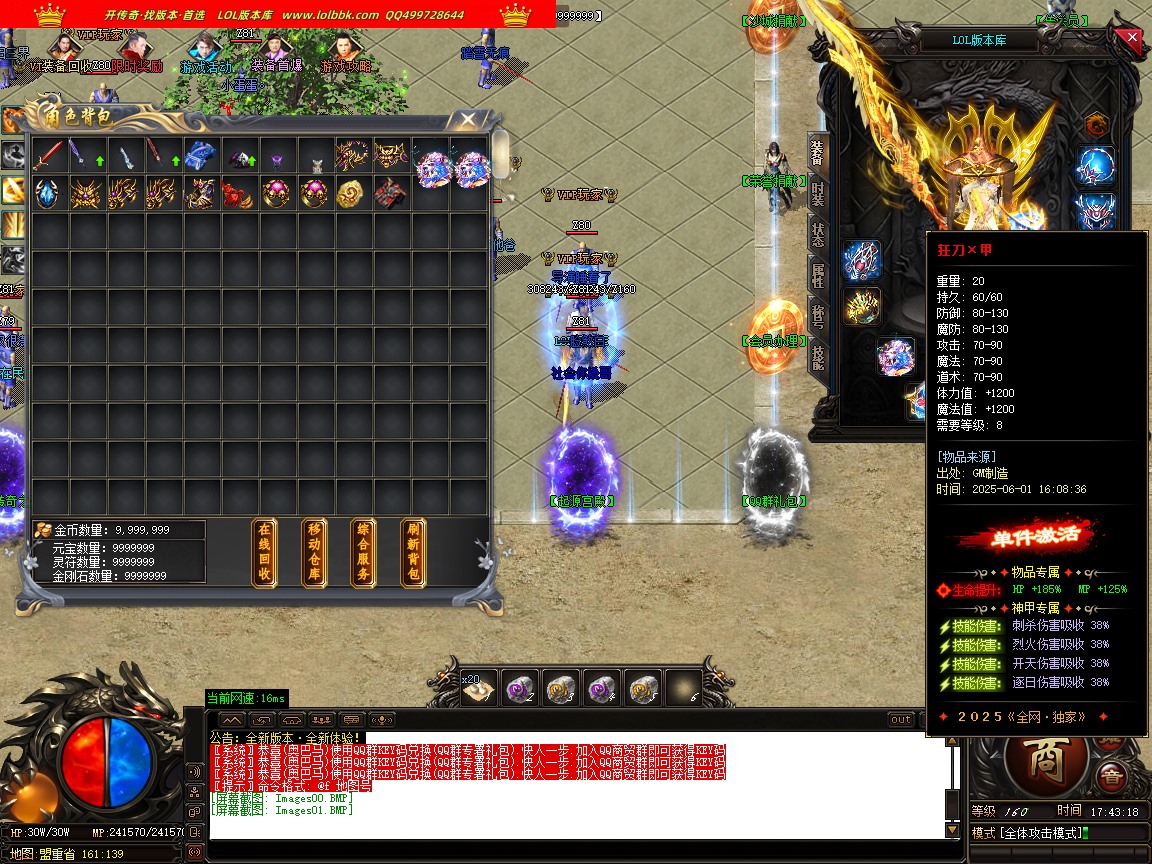Open the 移动仓库 mobile warehouse
This screenshot has height=864, width=1152.
click(x=314, y=552)
